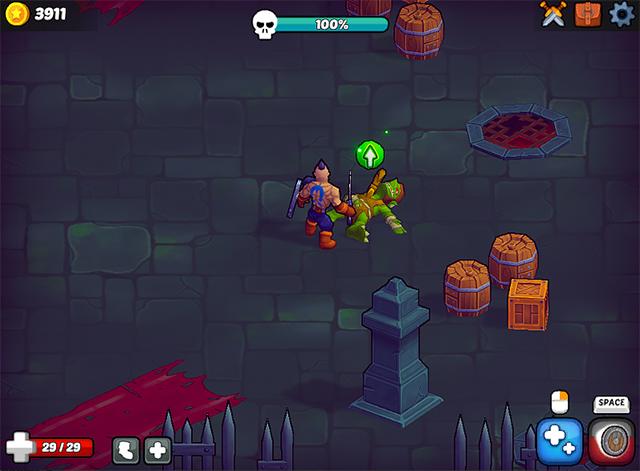Activate the blue healing crosses ability

point(560,441)
